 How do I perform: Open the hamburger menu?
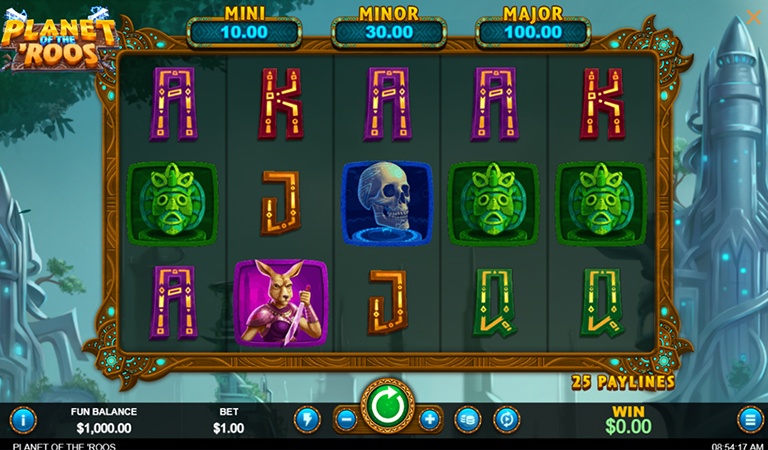point(749,419)
